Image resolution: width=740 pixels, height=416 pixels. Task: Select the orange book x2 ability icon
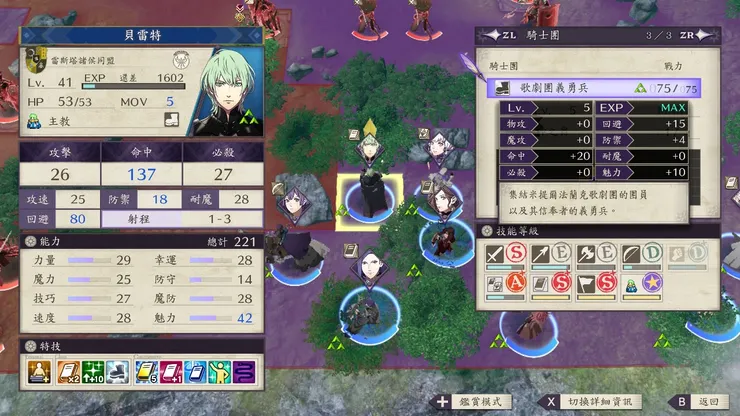(x=69, y=374)
